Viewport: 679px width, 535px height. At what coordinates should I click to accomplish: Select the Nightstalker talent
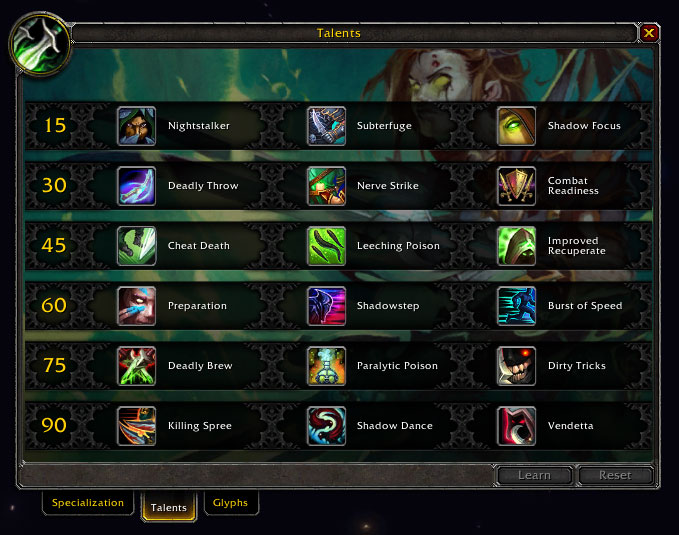coord(137,126)
